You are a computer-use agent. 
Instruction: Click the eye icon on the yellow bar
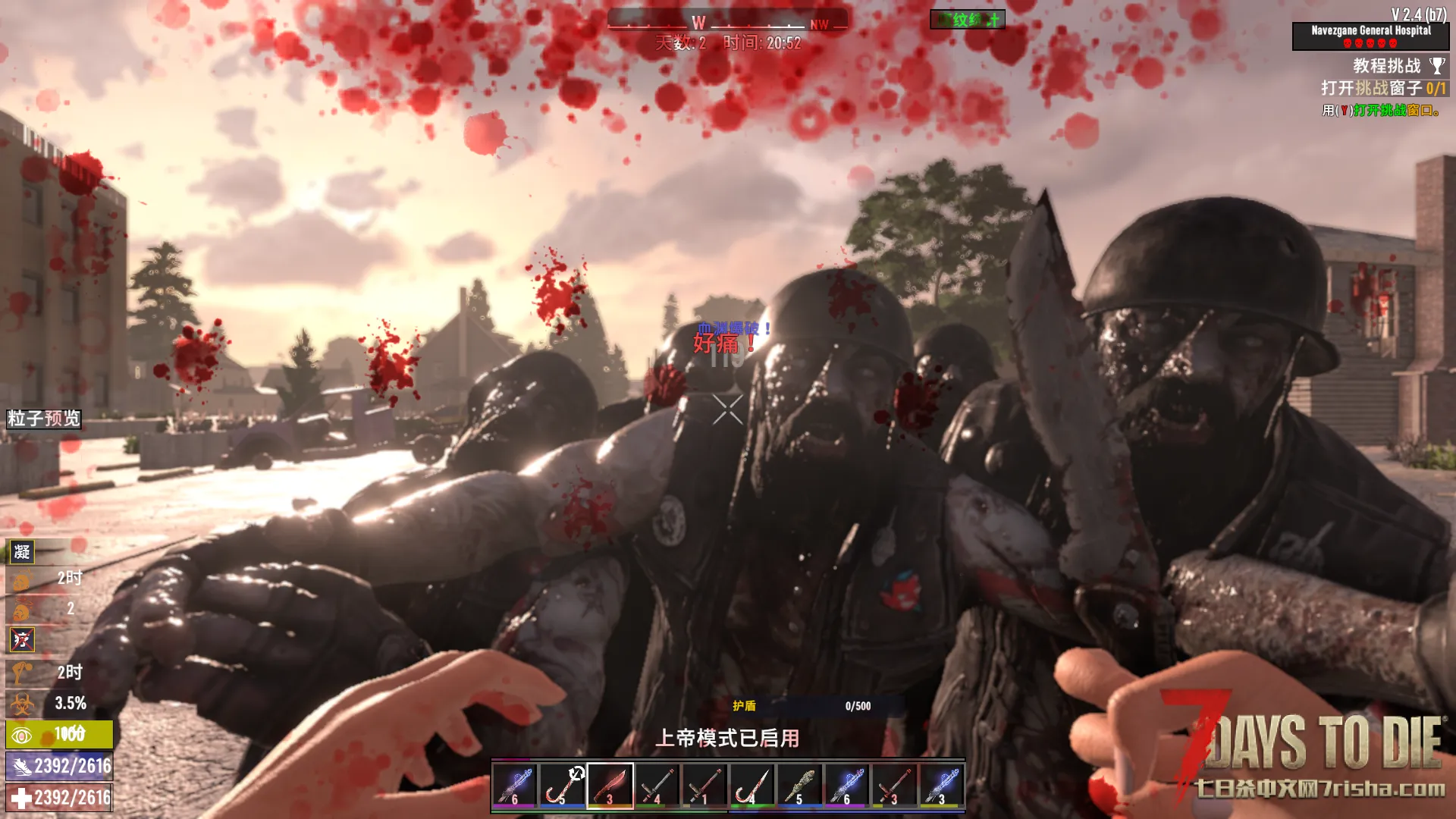pyautogui.click(x=22, y=735)
